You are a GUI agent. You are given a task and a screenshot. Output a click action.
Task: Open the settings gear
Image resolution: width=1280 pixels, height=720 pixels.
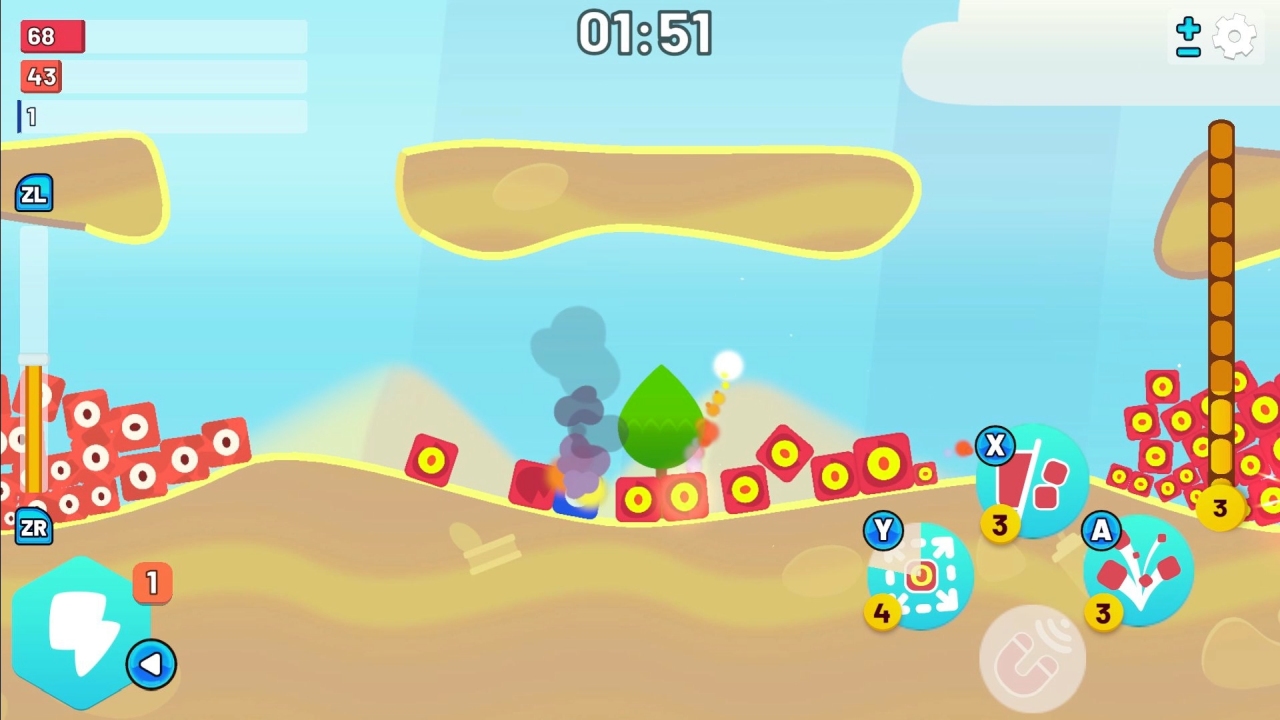1234,36
